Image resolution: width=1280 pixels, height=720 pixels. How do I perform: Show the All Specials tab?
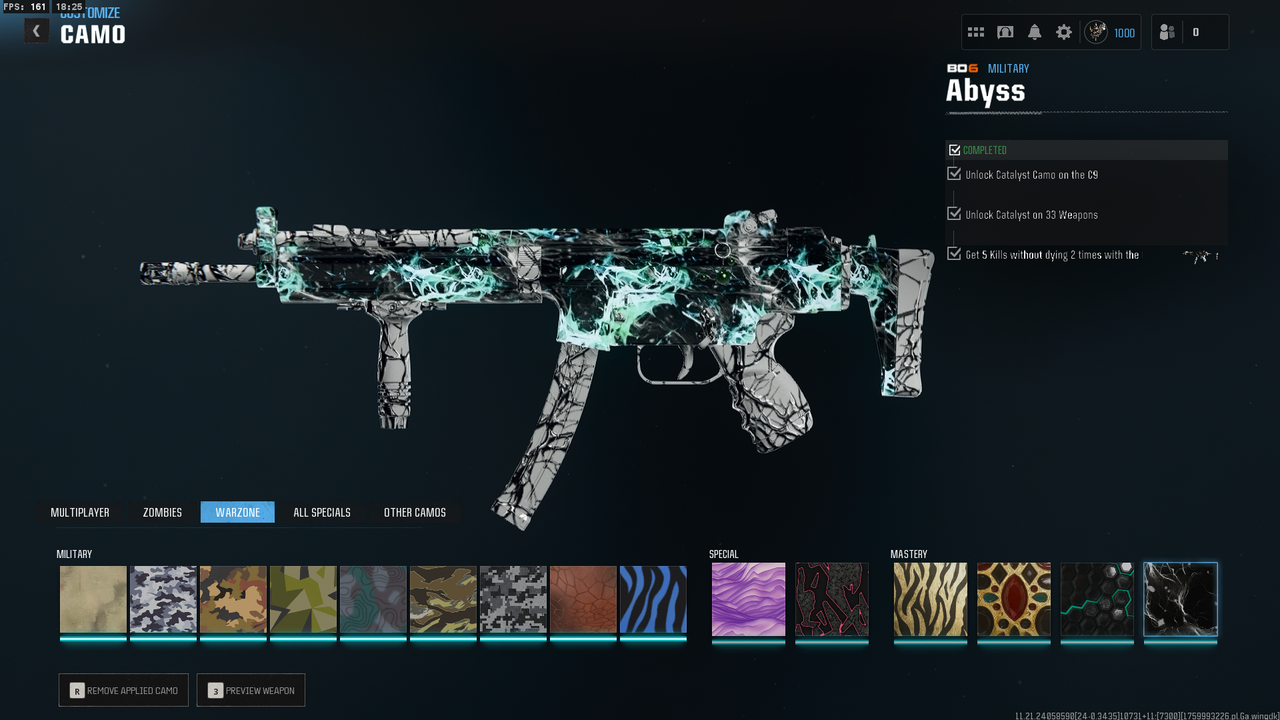tap(322, 512)
